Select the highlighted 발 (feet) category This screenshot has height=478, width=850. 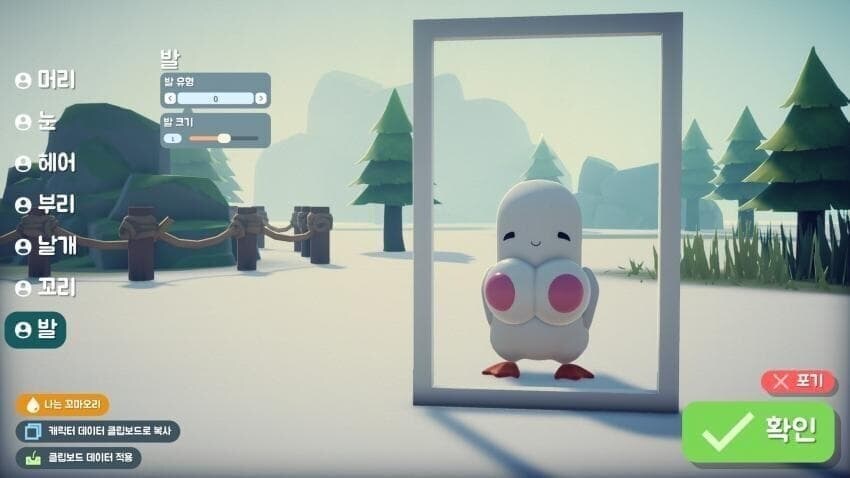coord(36,329)
